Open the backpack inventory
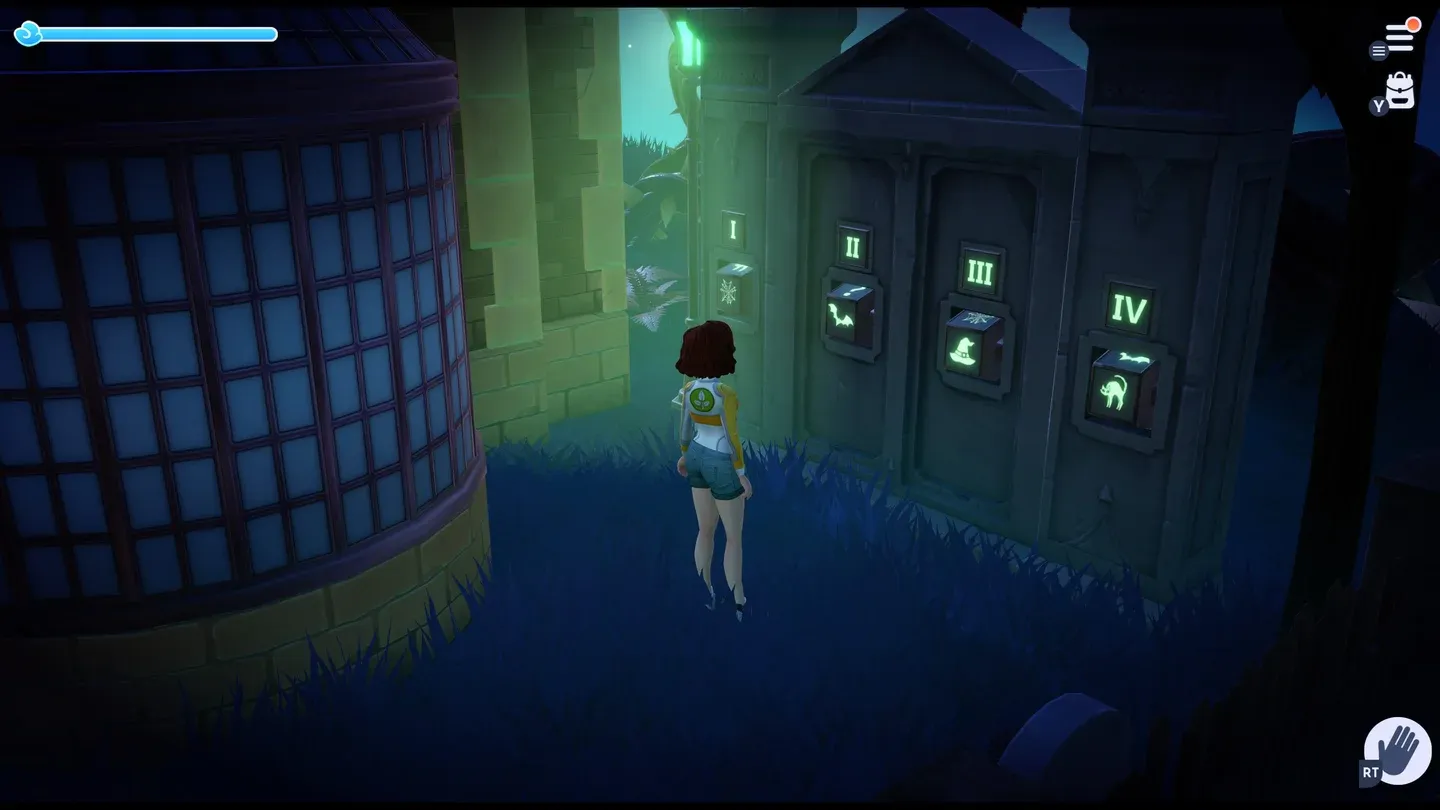Image resolution: width=1440 pixels, height=810 pixels. 1399,88
